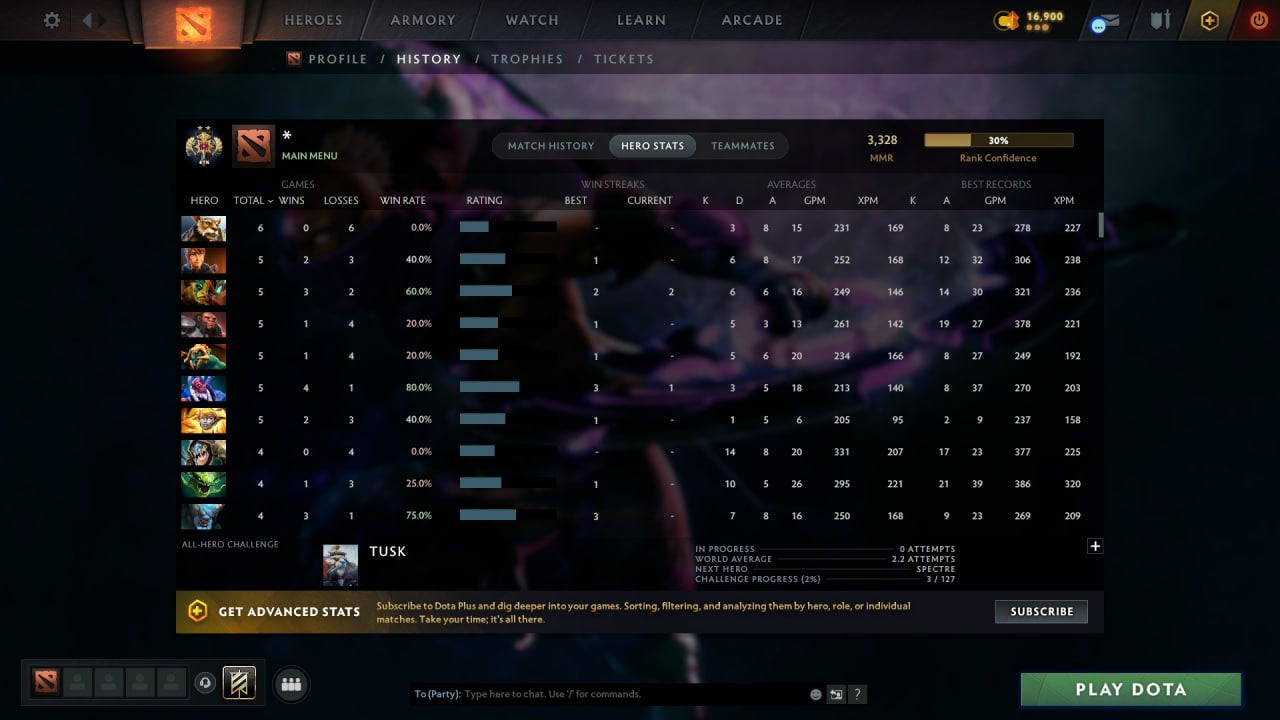Image resolution: width=1280 pixels, height=720 pixels.
Task: Open Dota Plus via the hexagon plus icon
Action: point(1208,20)
